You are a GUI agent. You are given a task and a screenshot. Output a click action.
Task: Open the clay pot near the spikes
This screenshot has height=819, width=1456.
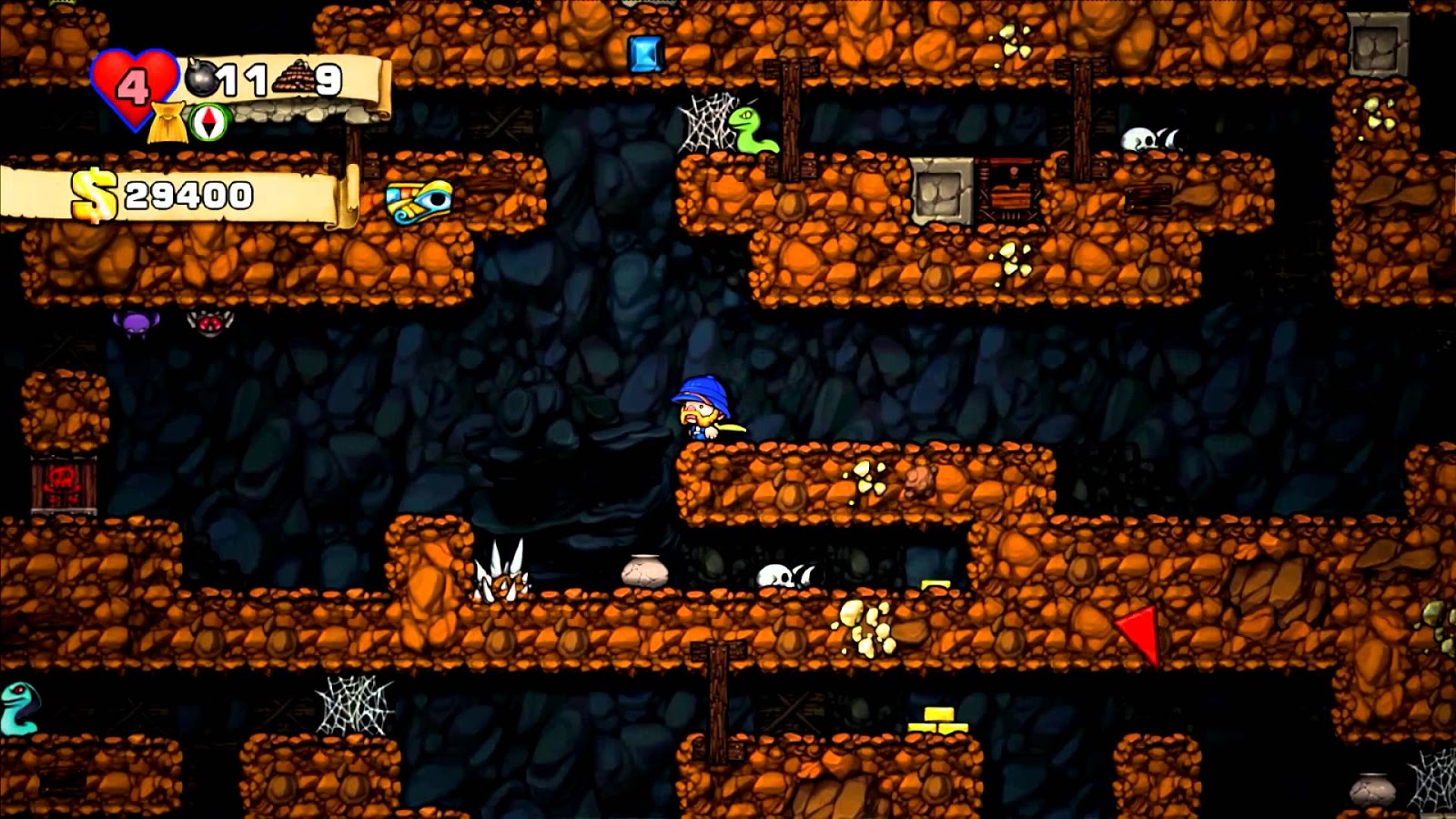click(645, 571)
